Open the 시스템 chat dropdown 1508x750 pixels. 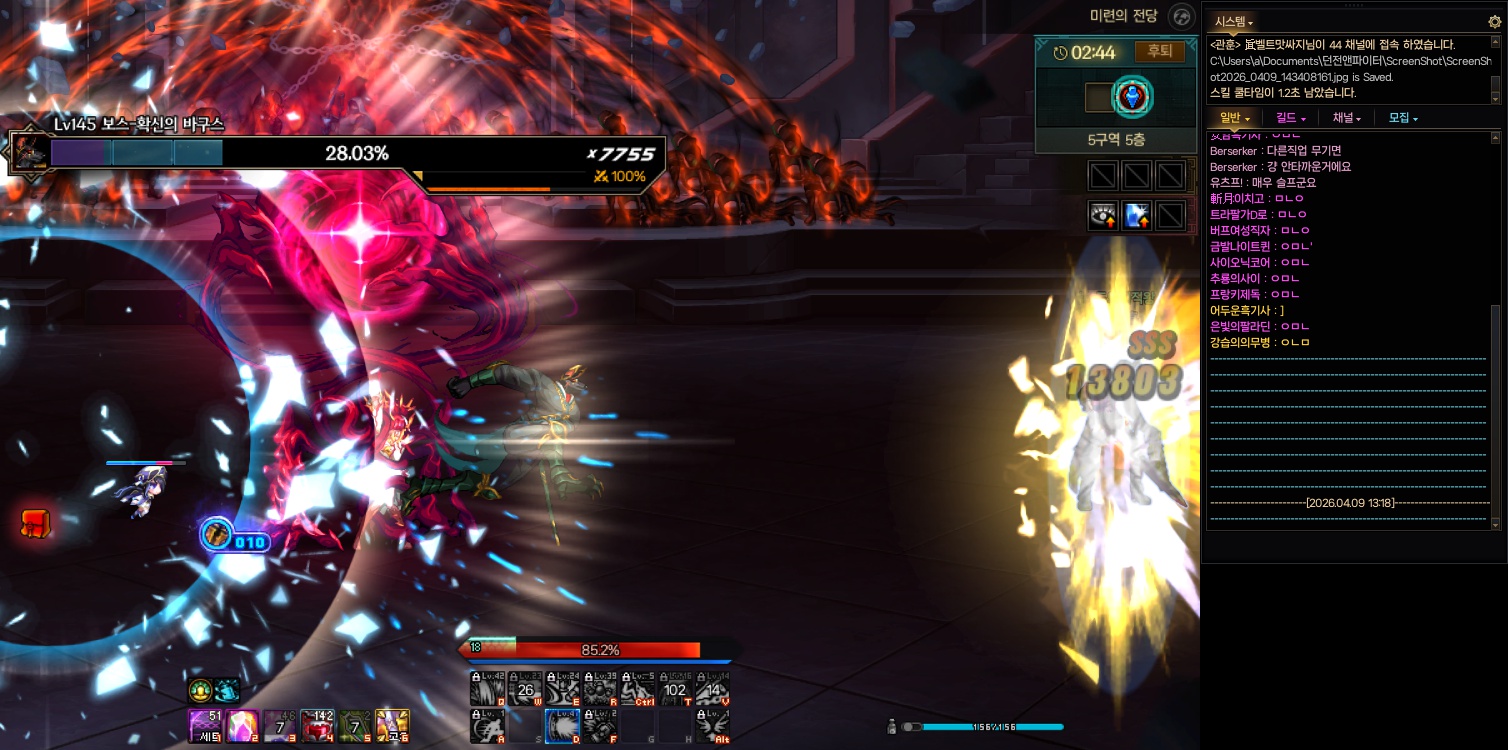pyautogui.click(x=1234, y=21)
